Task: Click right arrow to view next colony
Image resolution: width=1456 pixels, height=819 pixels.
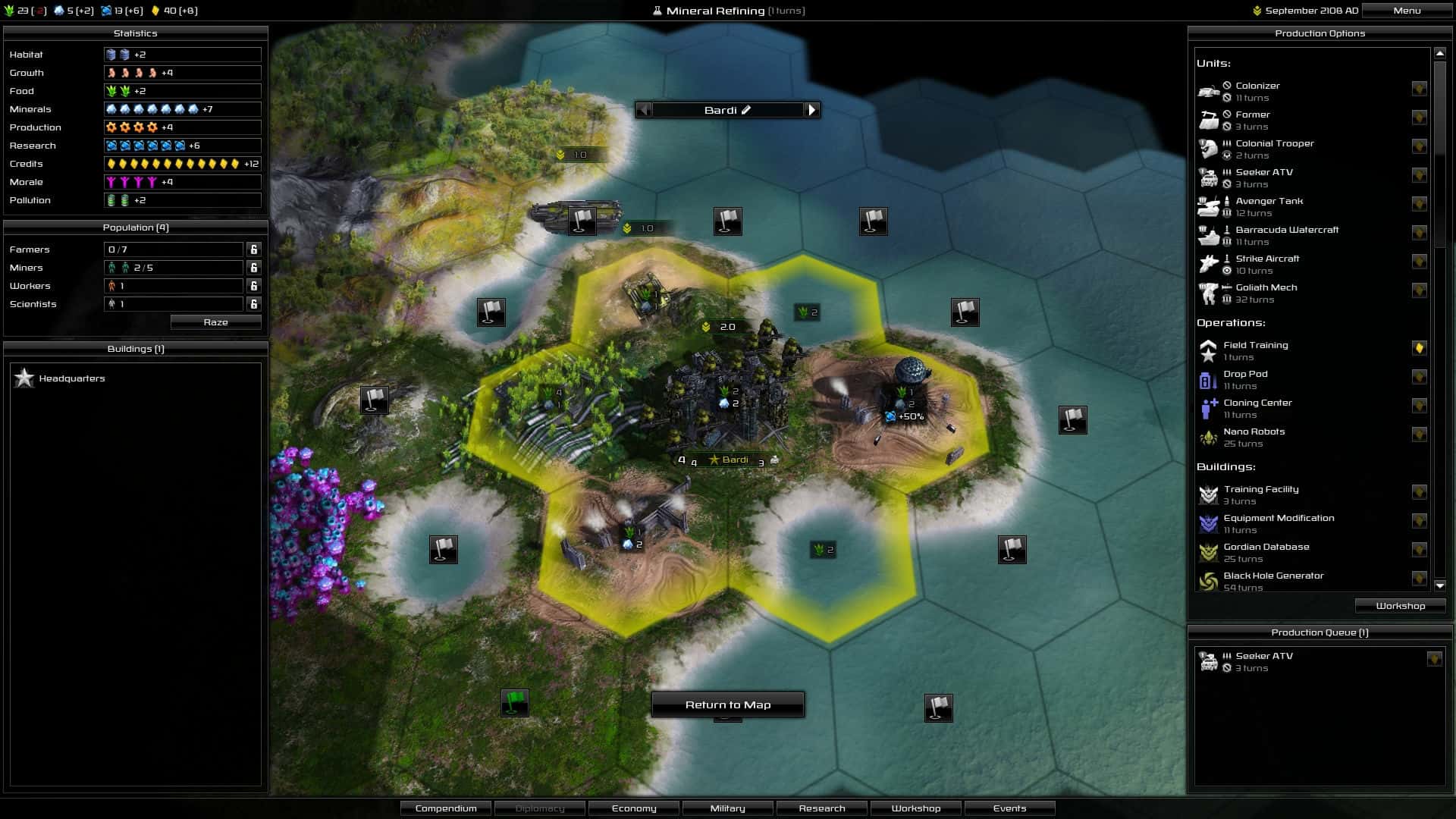Action: pyautogui.click(x=813, y=110)
